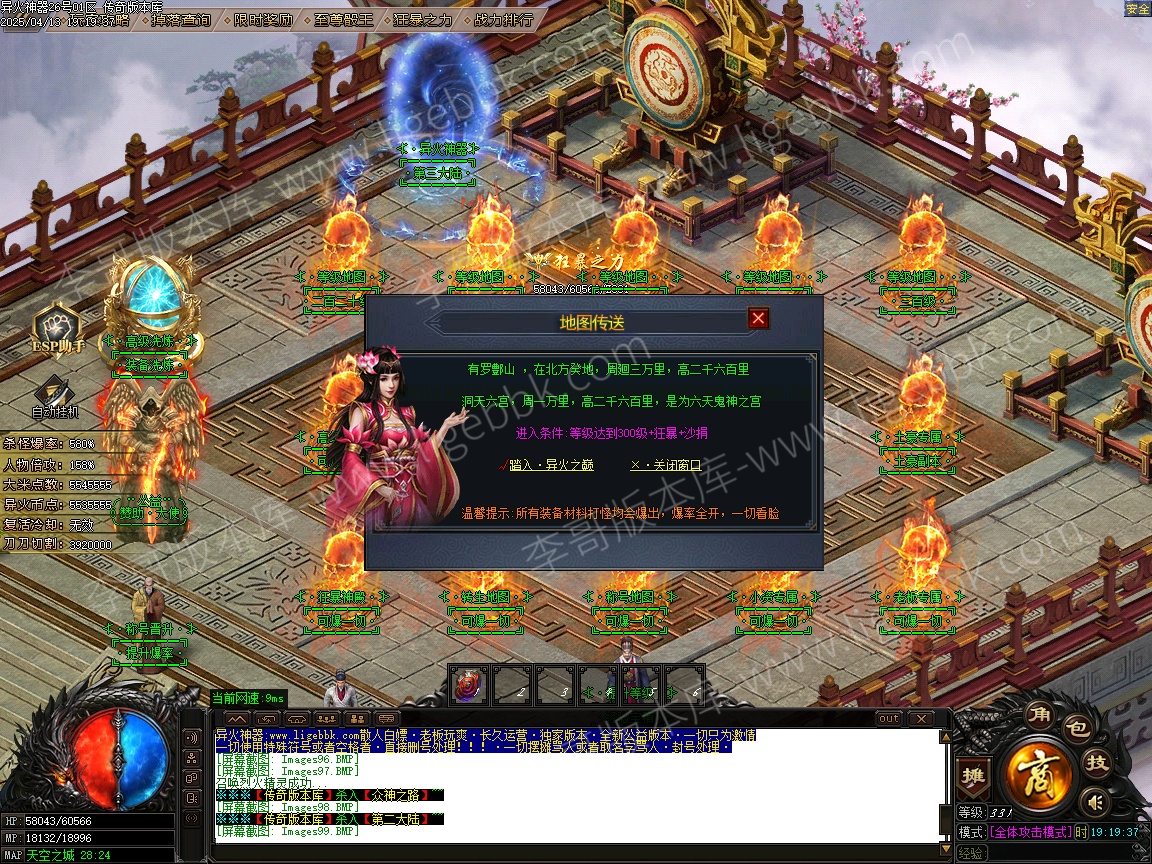Choose 踏入·异火之巅 in the teleport dialog
This screenshot has height=864, width=1152.
(551, 465)
